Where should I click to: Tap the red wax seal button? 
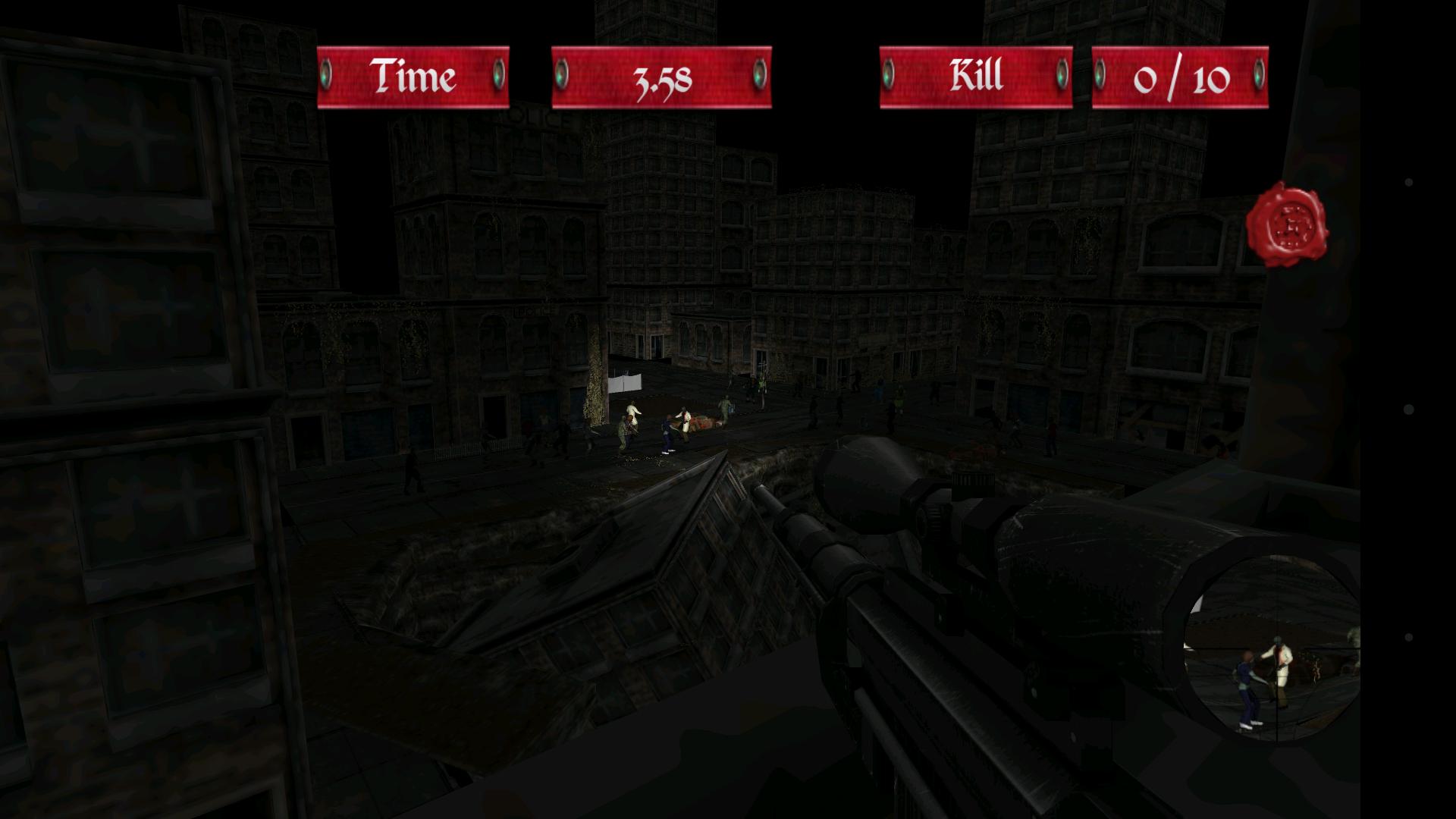[x=1288, y=225]
